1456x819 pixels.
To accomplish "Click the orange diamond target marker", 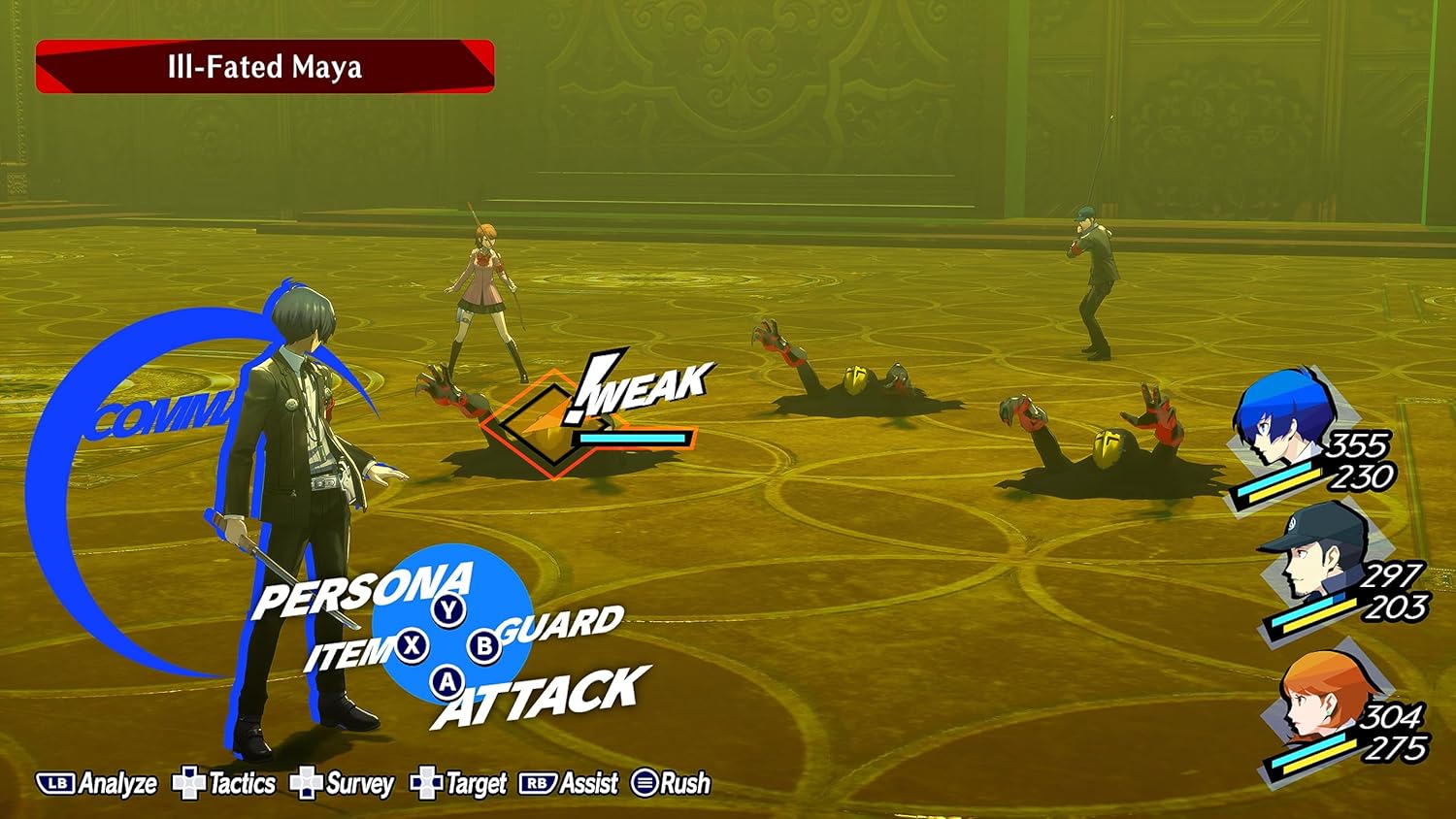I will coord(546,421).
